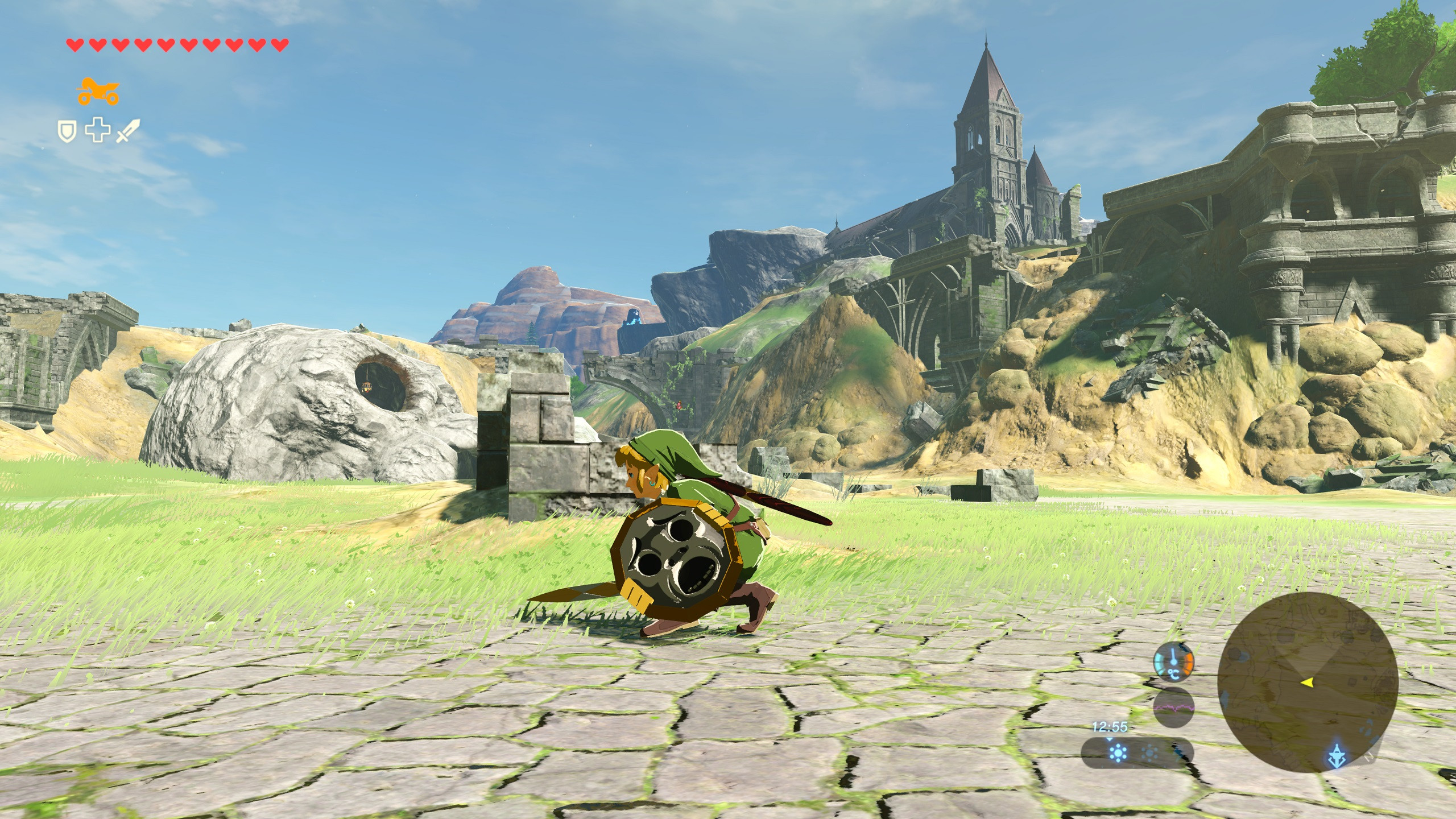Screen dimensions: 1456x819
Task: Toggle the third rune cooldown slot
Action: point(1180,754)
